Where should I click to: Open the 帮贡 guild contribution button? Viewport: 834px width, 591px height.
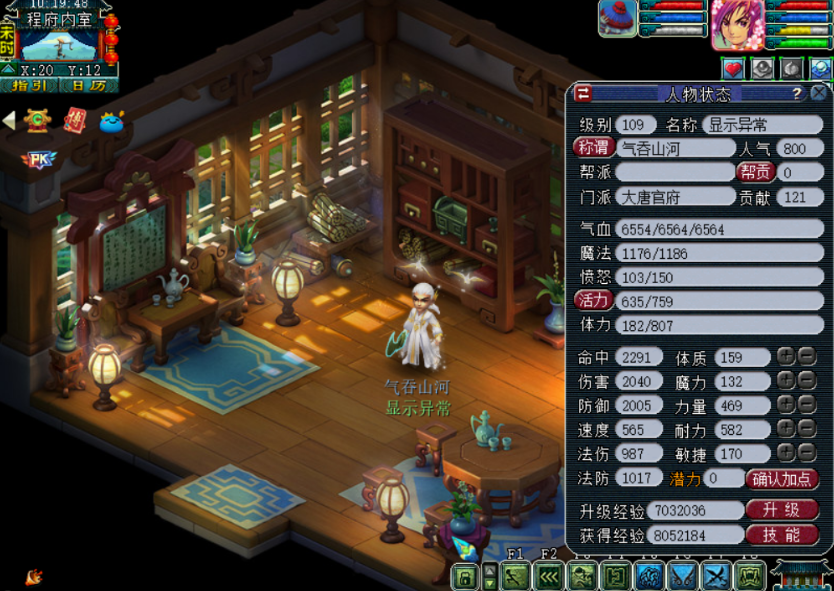pyautogui.click(x=756, y=173)
